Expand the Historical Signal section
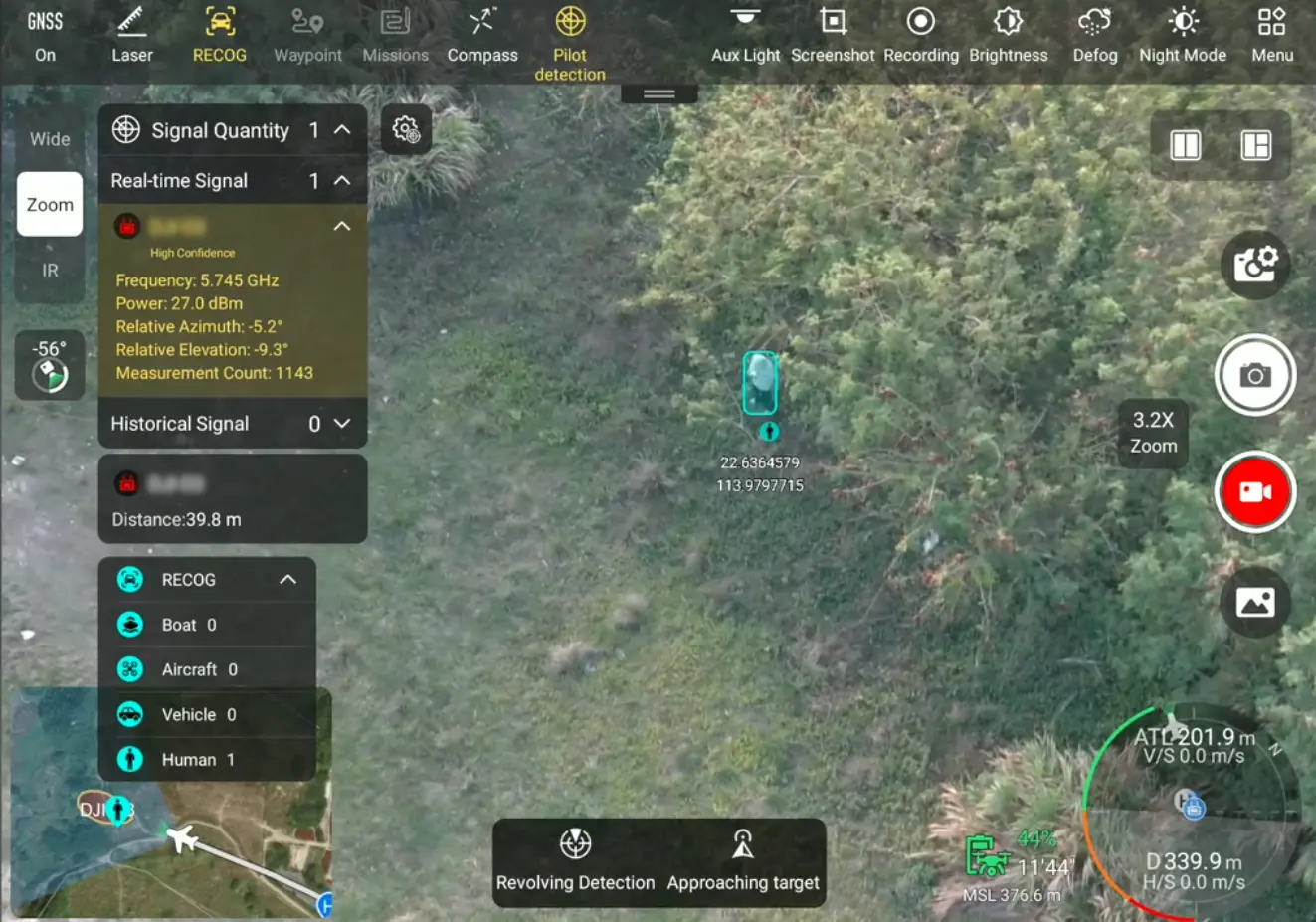 click(x=342, y=424)
